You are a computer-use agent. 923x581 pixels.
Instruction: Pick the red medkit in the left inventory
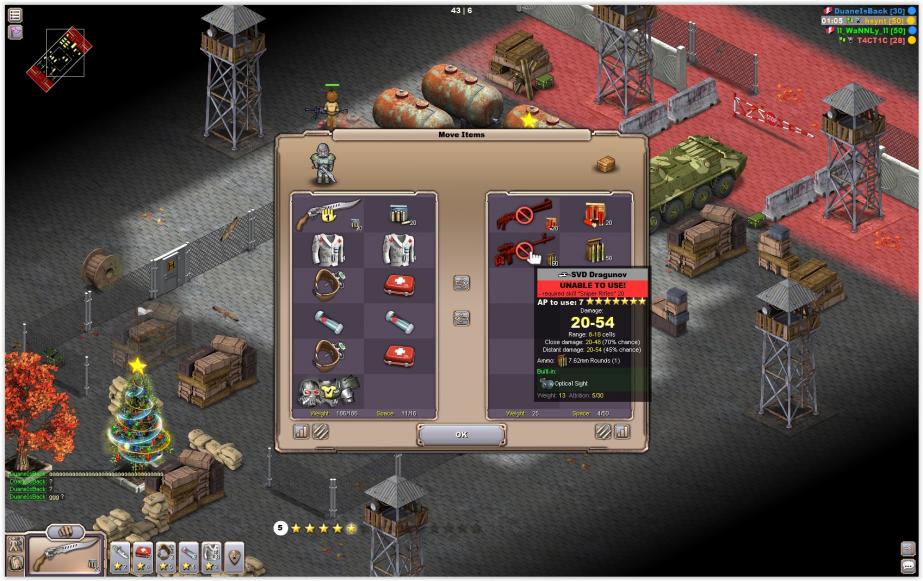point(400,285)
